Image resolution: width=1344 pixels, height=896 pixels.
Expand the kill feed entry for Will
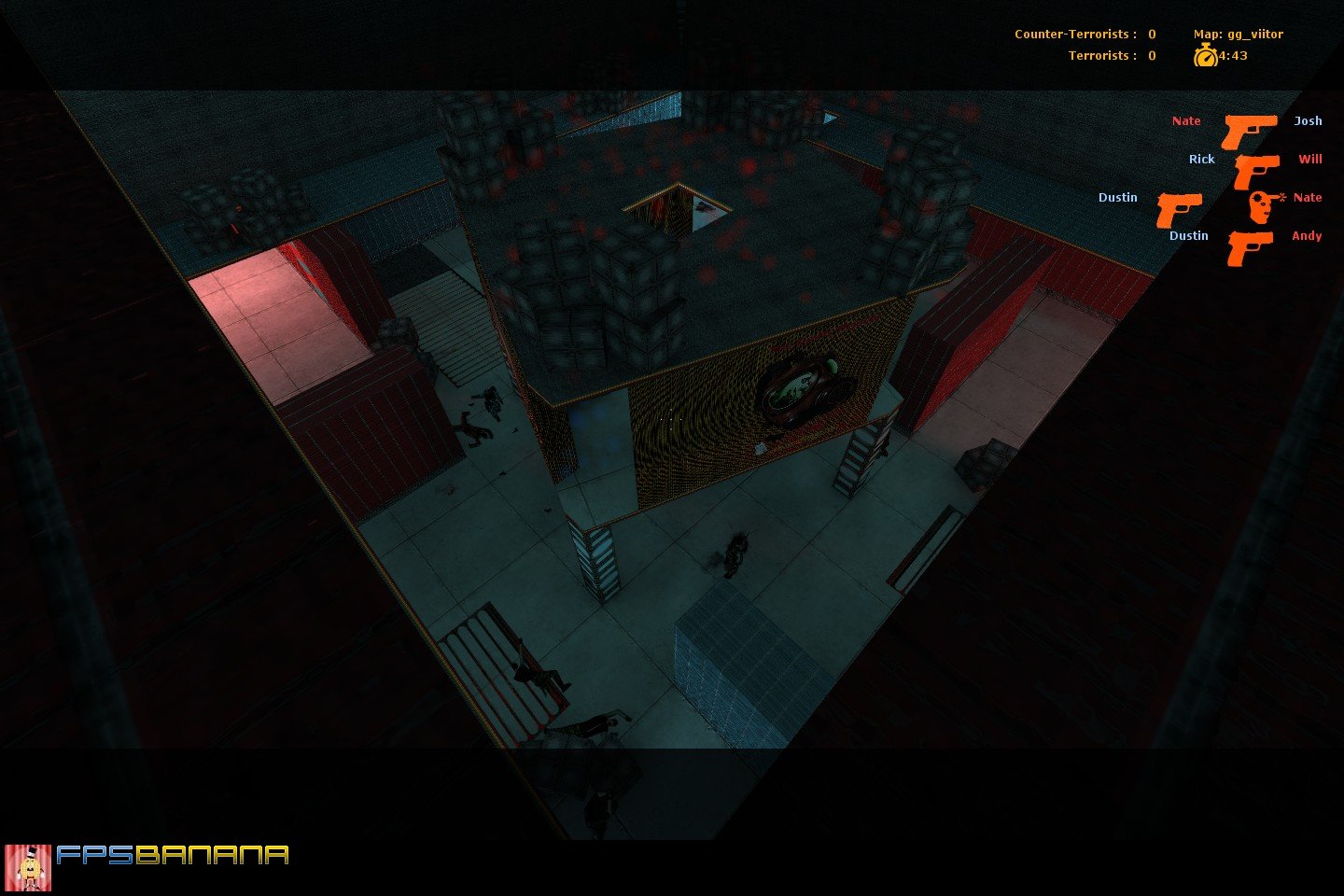(x=1310, y=159)
